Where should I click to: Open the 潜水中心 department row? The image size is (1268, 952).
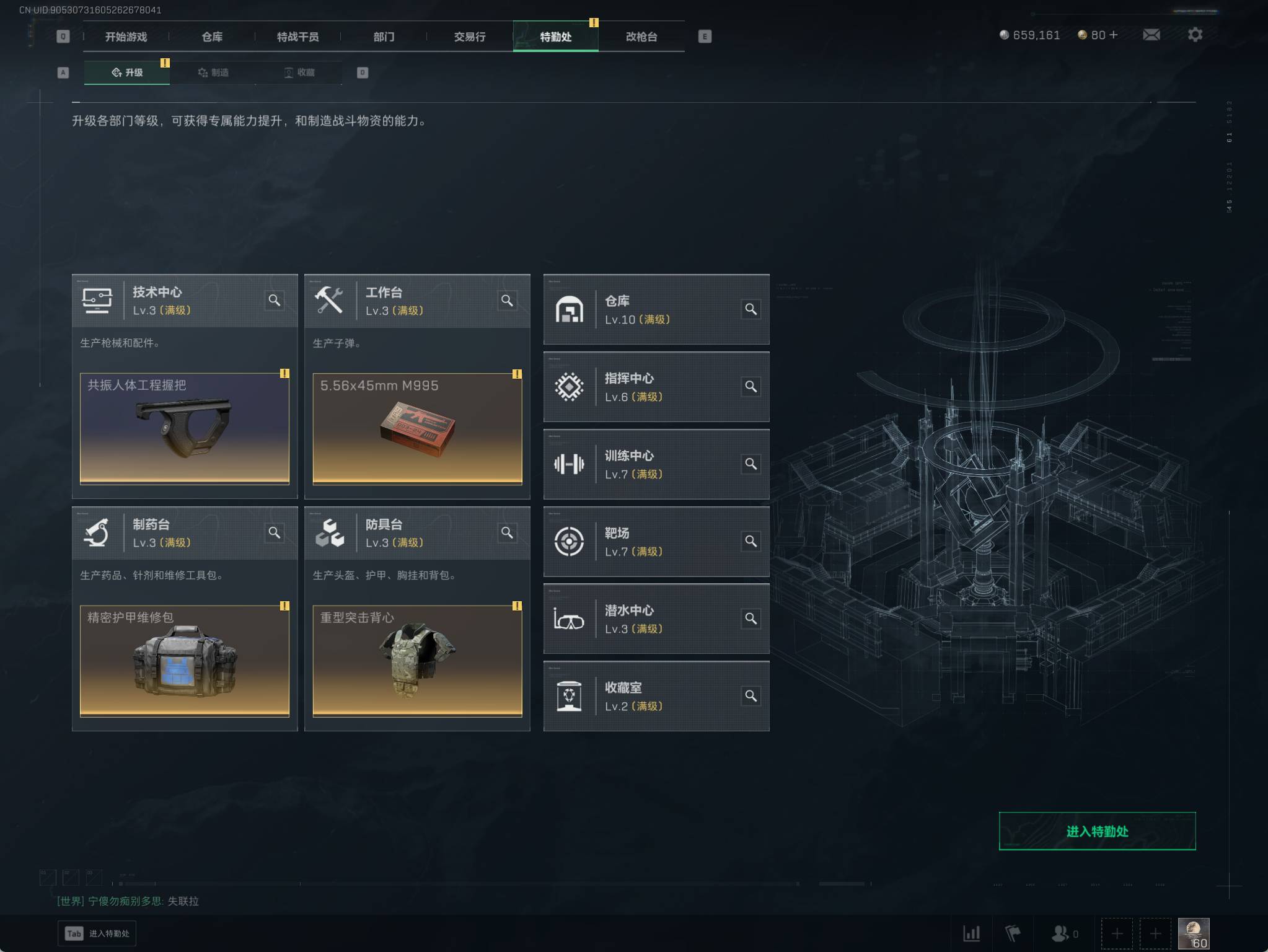tap(656, 619)
